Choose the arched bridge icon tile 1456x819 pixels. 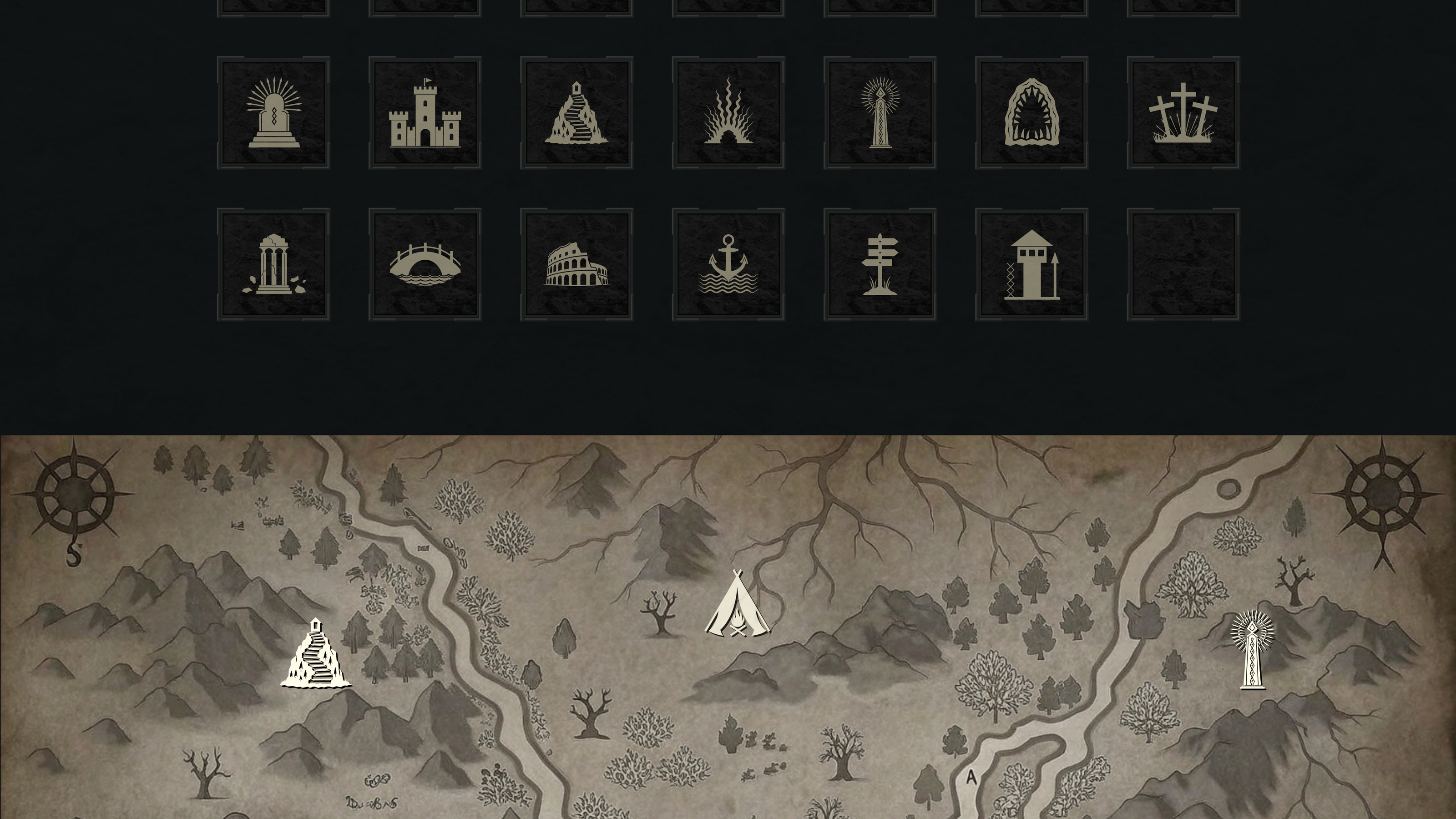pos(425,264)
